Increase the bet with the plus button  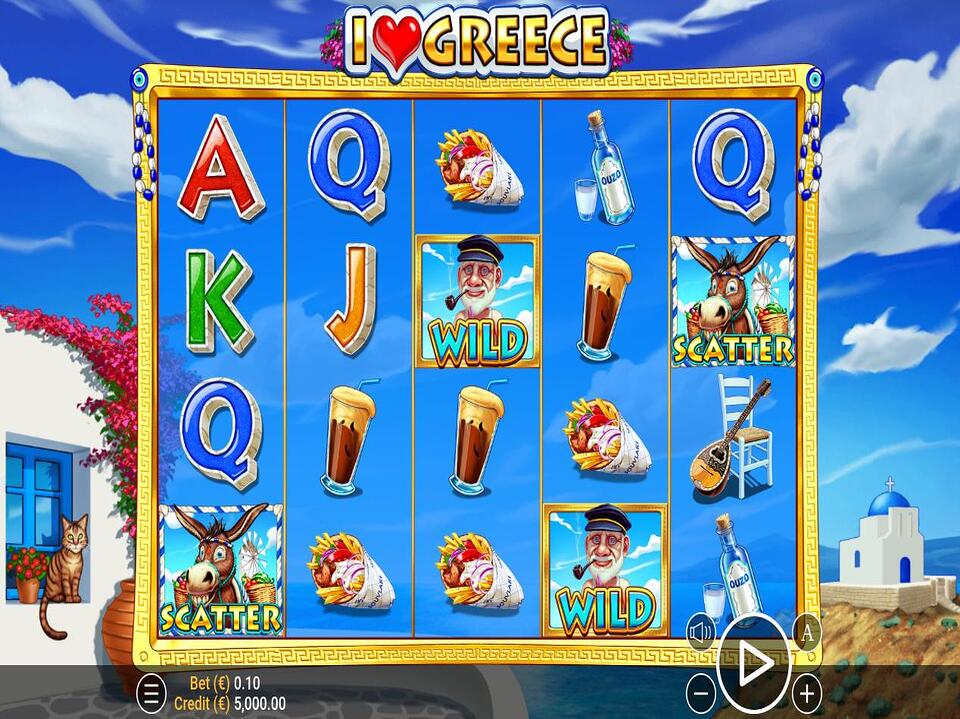click(x=806, y=692)
